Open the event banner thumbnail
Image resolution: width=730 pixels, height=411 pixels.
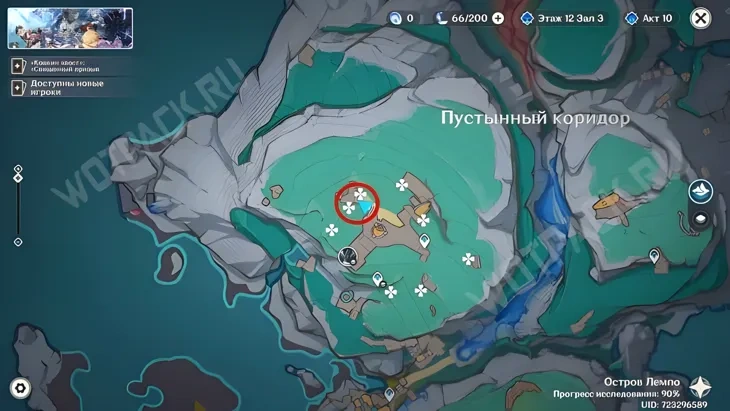(70, 28)
